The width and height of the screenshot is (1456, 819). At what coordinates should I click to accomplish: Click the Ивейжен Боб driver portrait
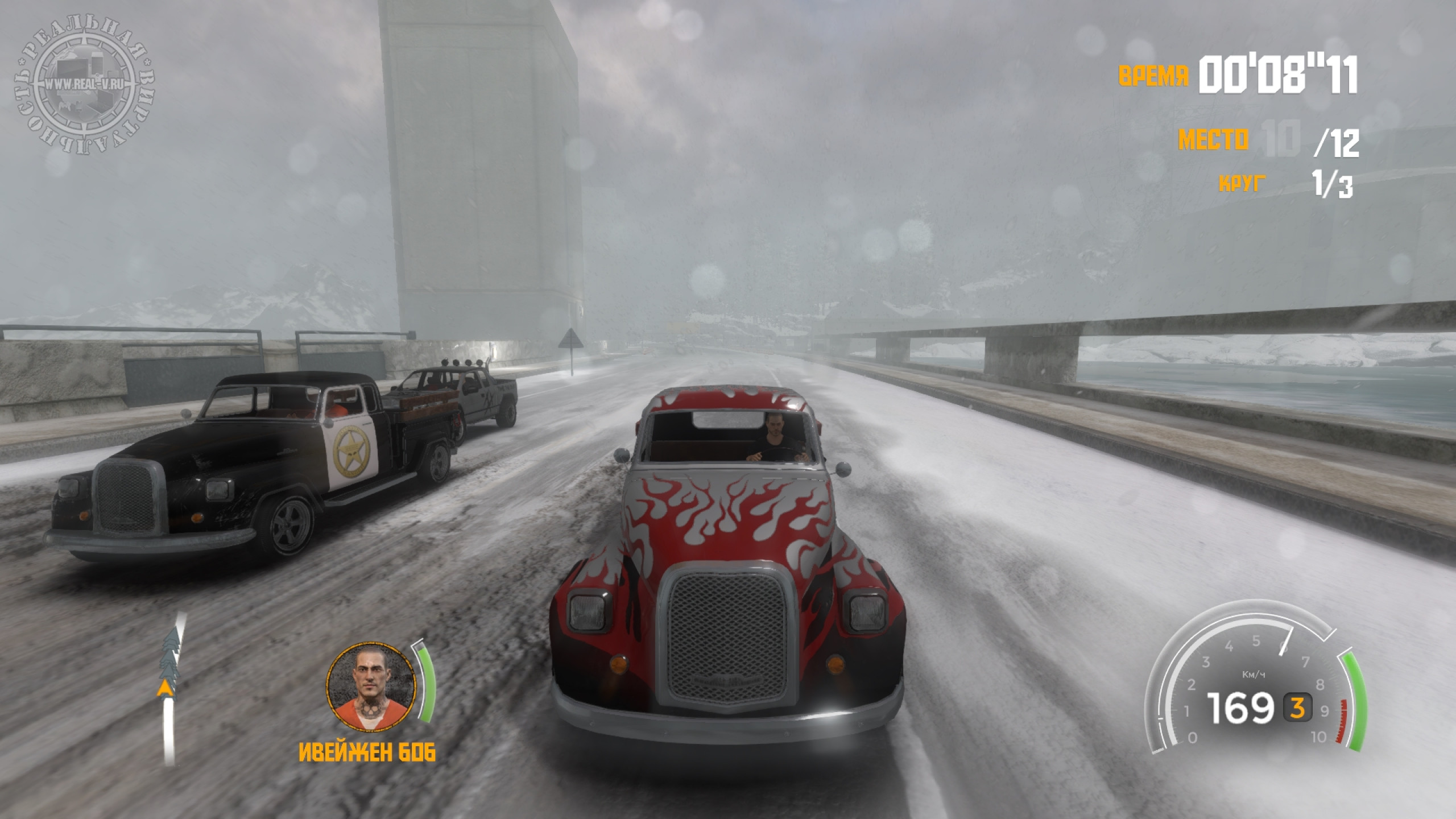coord(370,688)
